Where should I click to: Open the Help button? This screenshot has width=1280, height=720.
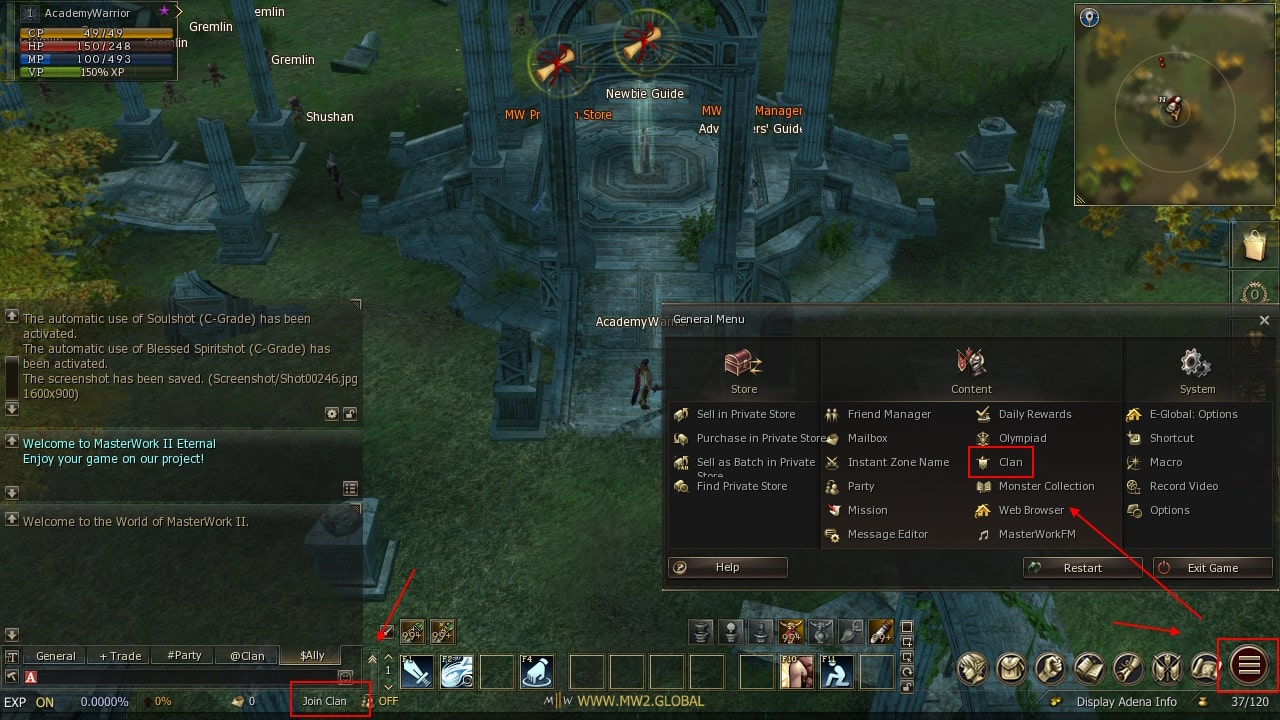pos(727,567)
